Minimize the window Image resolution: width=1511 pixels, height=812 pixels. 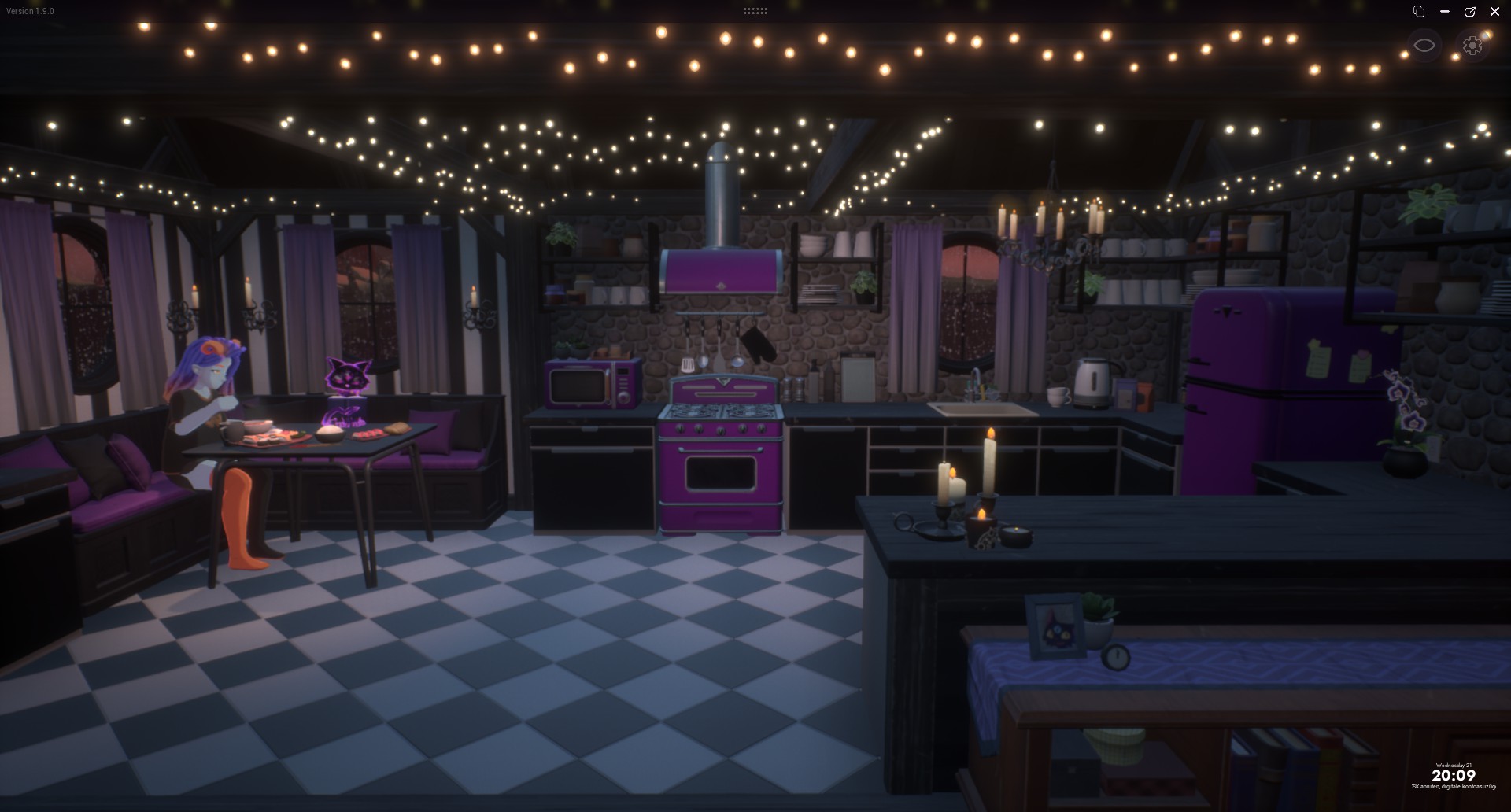(x=1444, y=12)
